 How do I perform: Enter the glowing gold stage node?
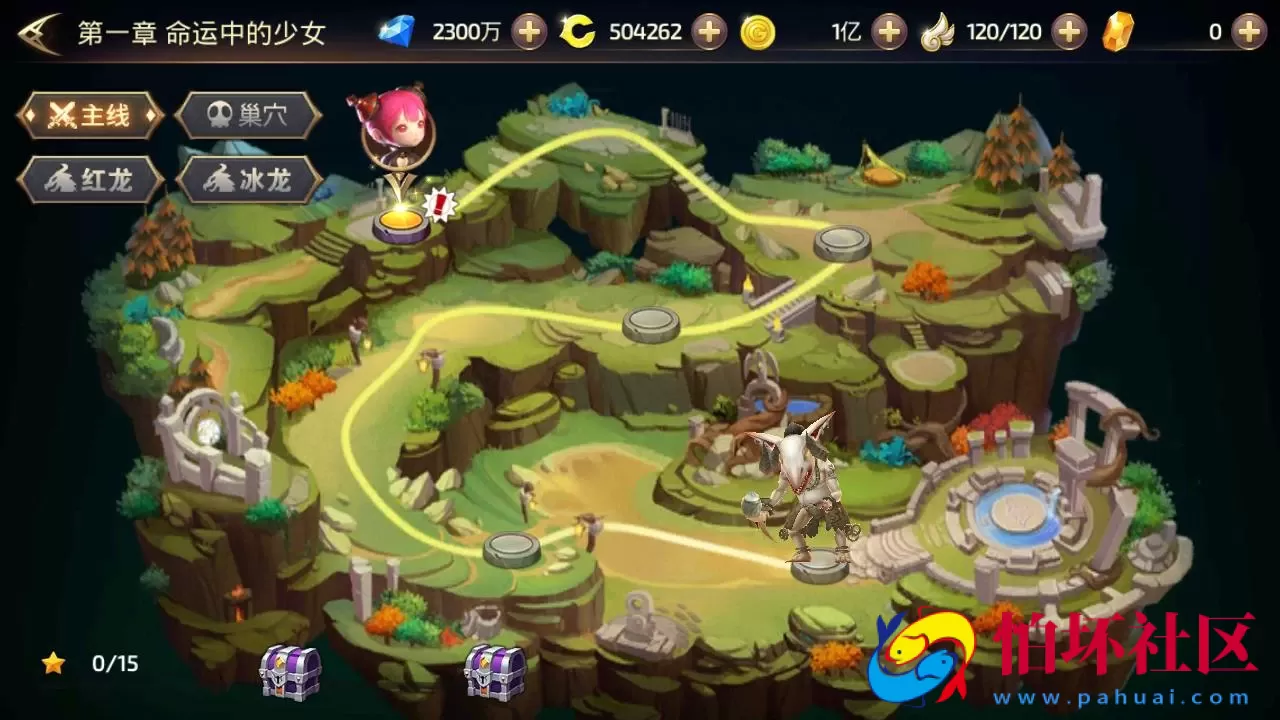pos(401,222)
